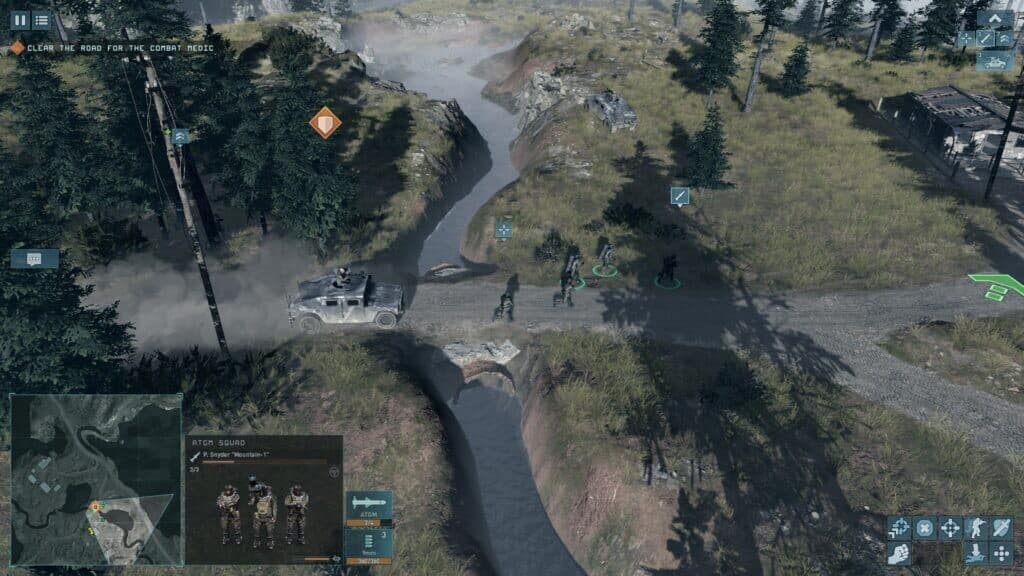Screen dimensions: 1024x576
Task: Select the ATGM missile weapon slot
Action: (x=368, y=506)
